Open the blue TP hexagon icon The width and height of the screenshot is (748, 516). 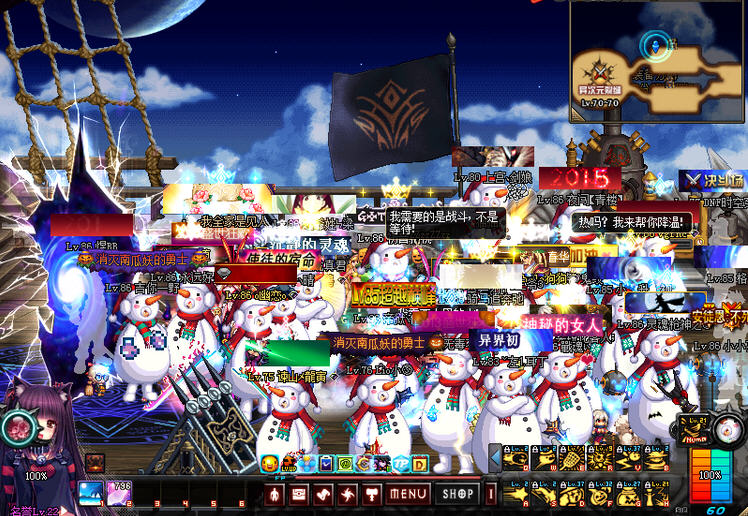(x=401, y=464)
